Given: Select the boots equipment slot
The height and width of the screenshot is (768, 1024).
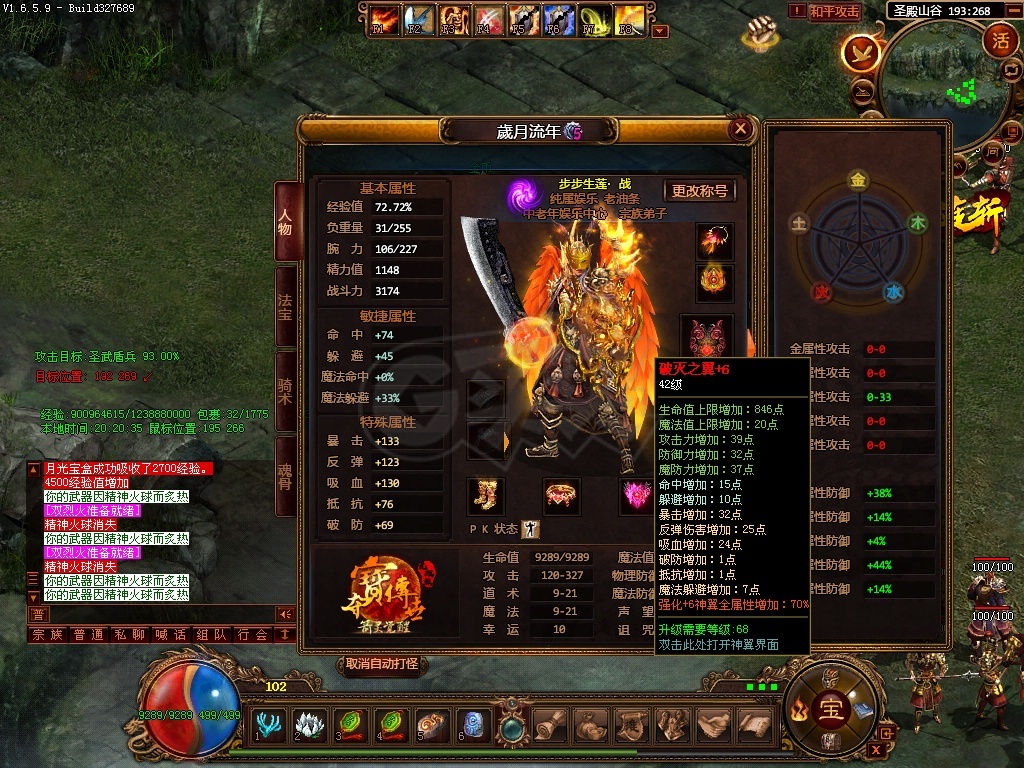Looking at the screenshot, I should [486, 496].
